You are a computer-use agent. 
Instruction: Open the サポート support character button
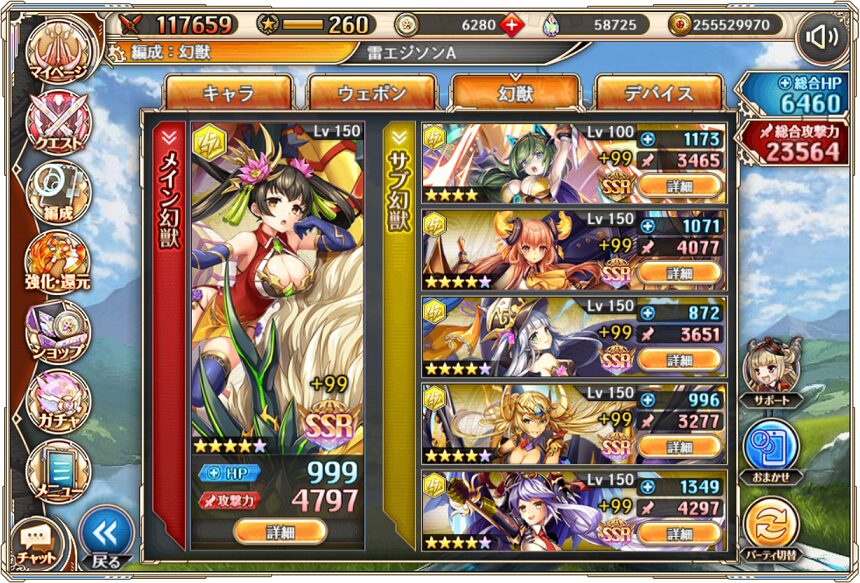point(771,368)
